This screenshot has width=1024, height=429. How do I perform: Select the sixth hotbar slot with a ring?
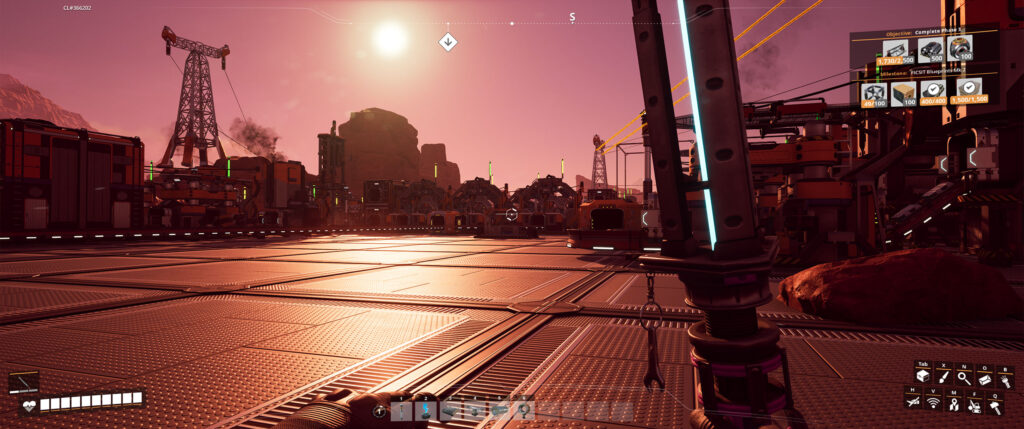point(523,409)
